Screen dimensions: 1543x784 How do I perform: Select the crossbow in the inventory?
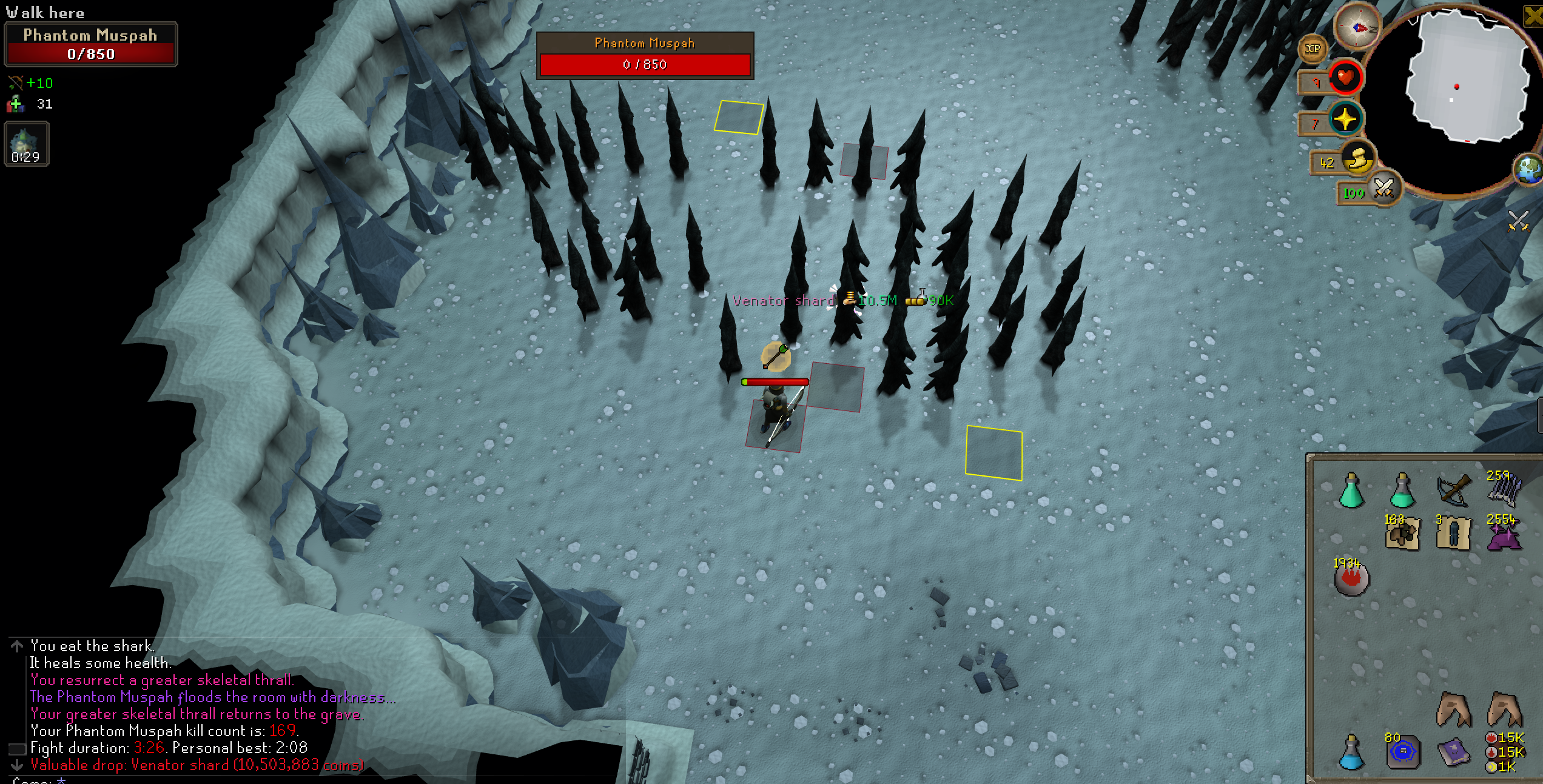(x=1453, y=490)
